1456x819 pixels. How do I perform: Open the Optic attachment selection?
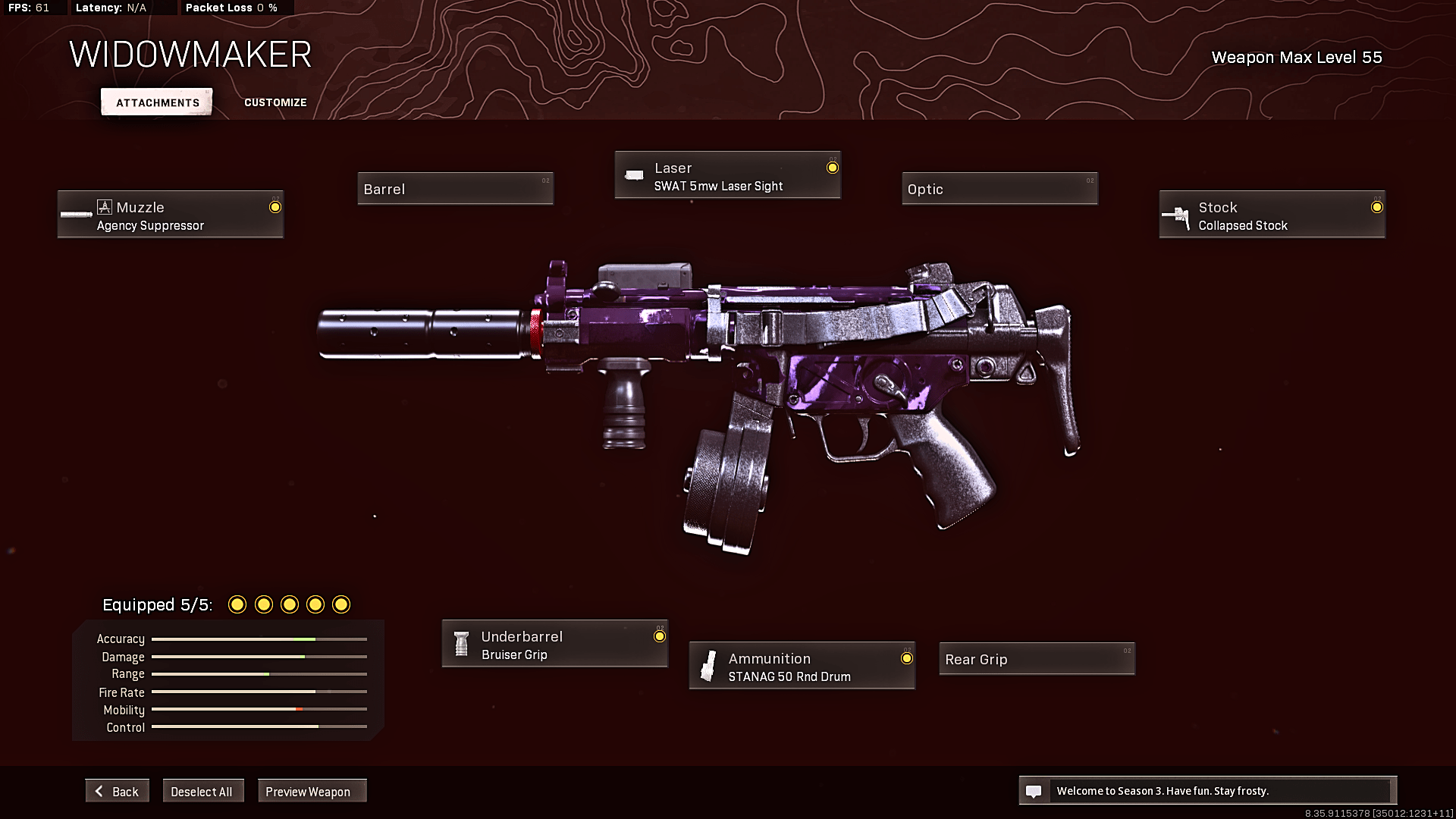point(999,188)
